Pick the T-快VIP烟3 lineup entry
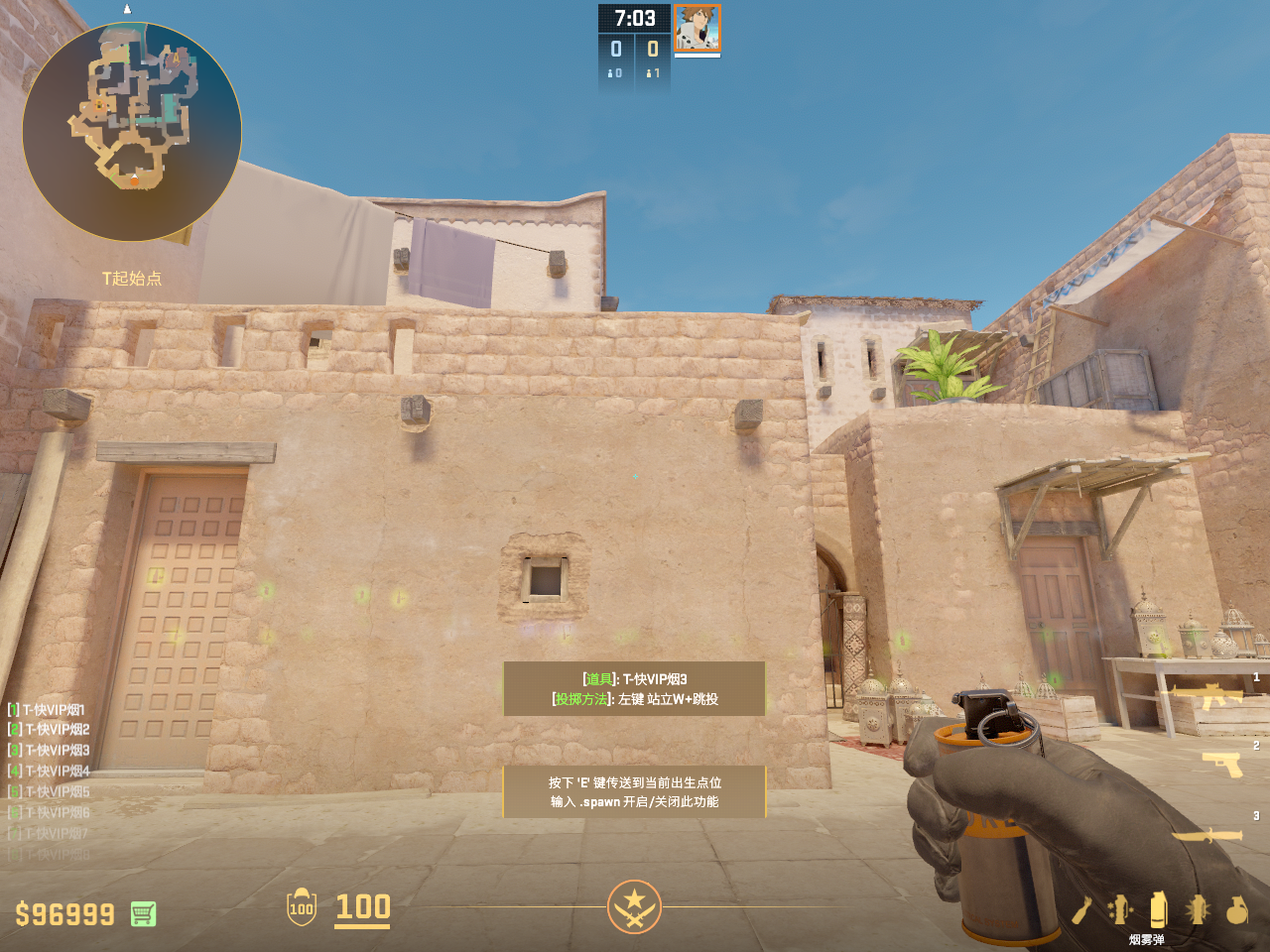Viewport: 1270px width, 952px height. [56, 750]
